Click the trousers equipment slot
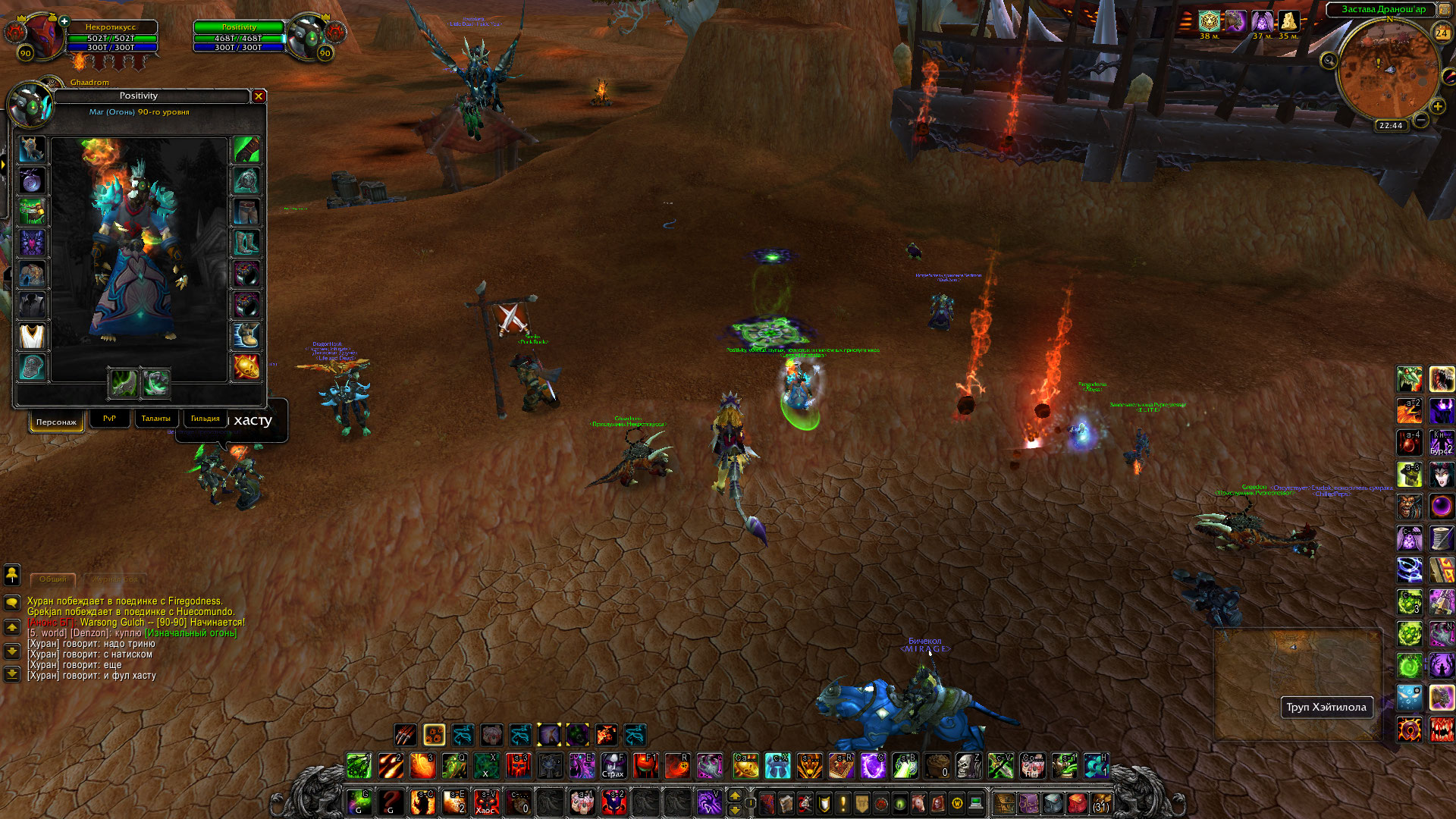This screenshot has height=819, width=1456. tap(246, 212)
